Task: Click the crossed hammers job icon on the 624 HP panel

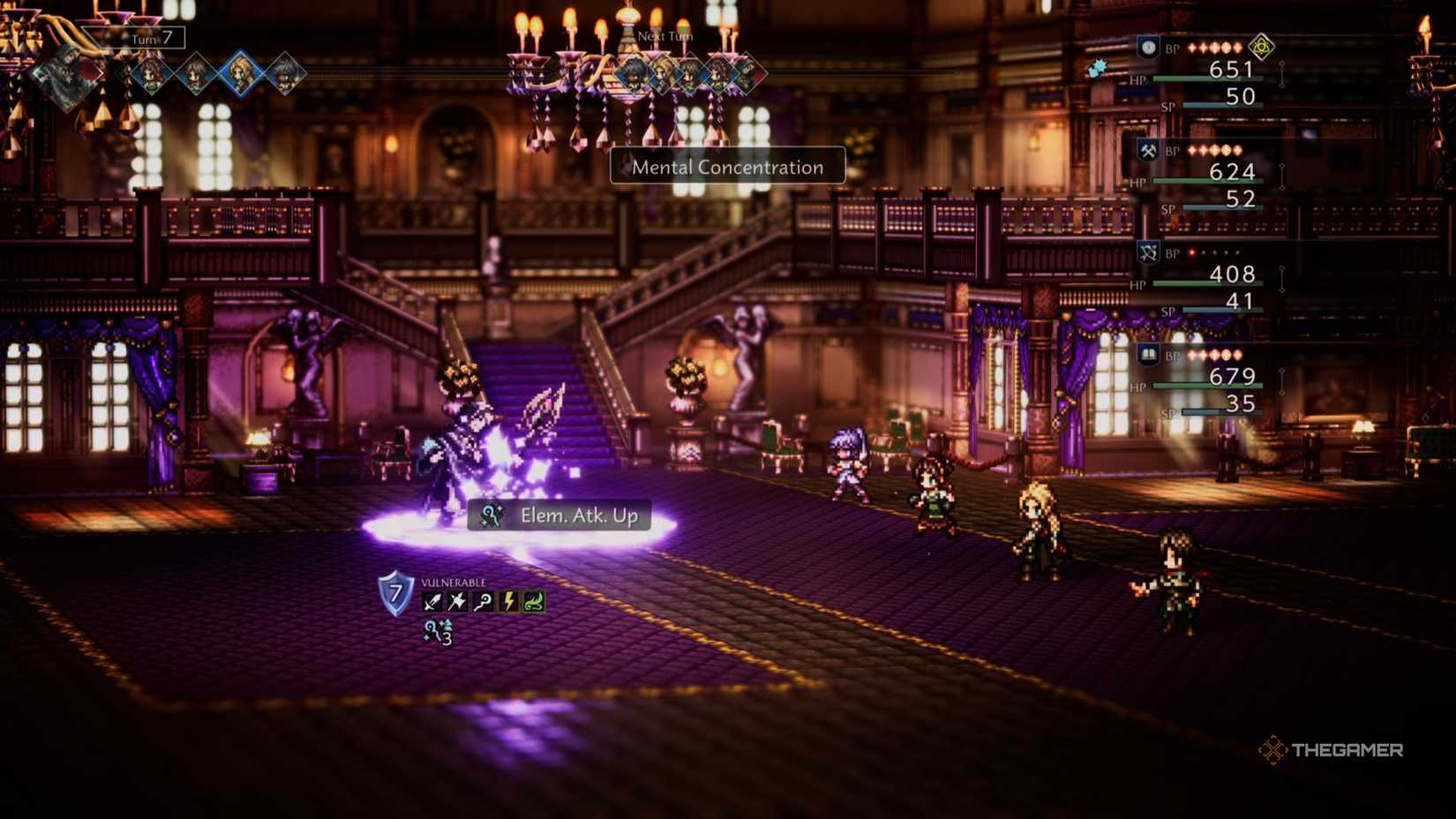Action: click(x=1147, y=150)
